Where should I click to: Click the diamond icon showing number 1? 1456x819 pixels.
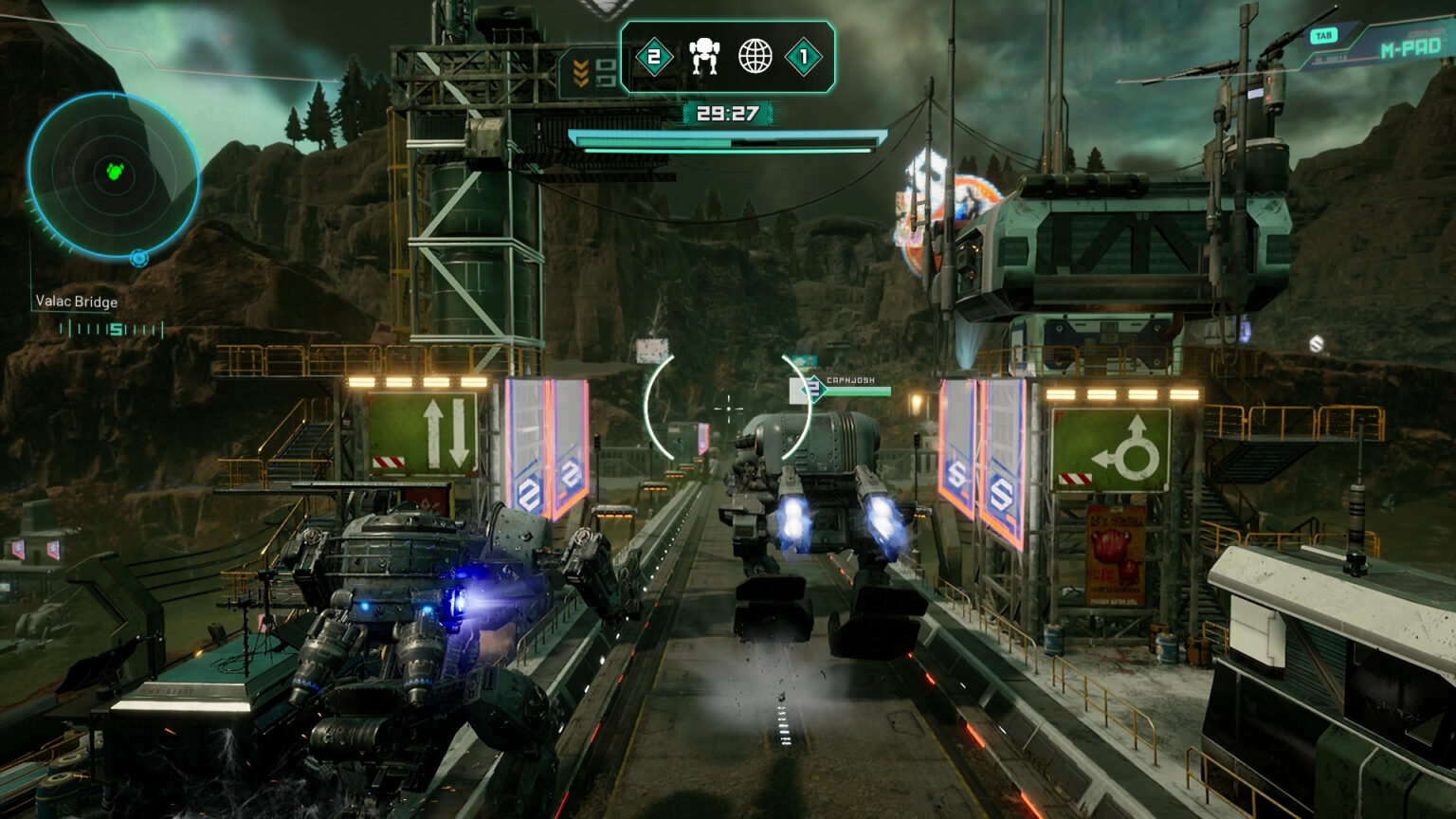(805, 56)
